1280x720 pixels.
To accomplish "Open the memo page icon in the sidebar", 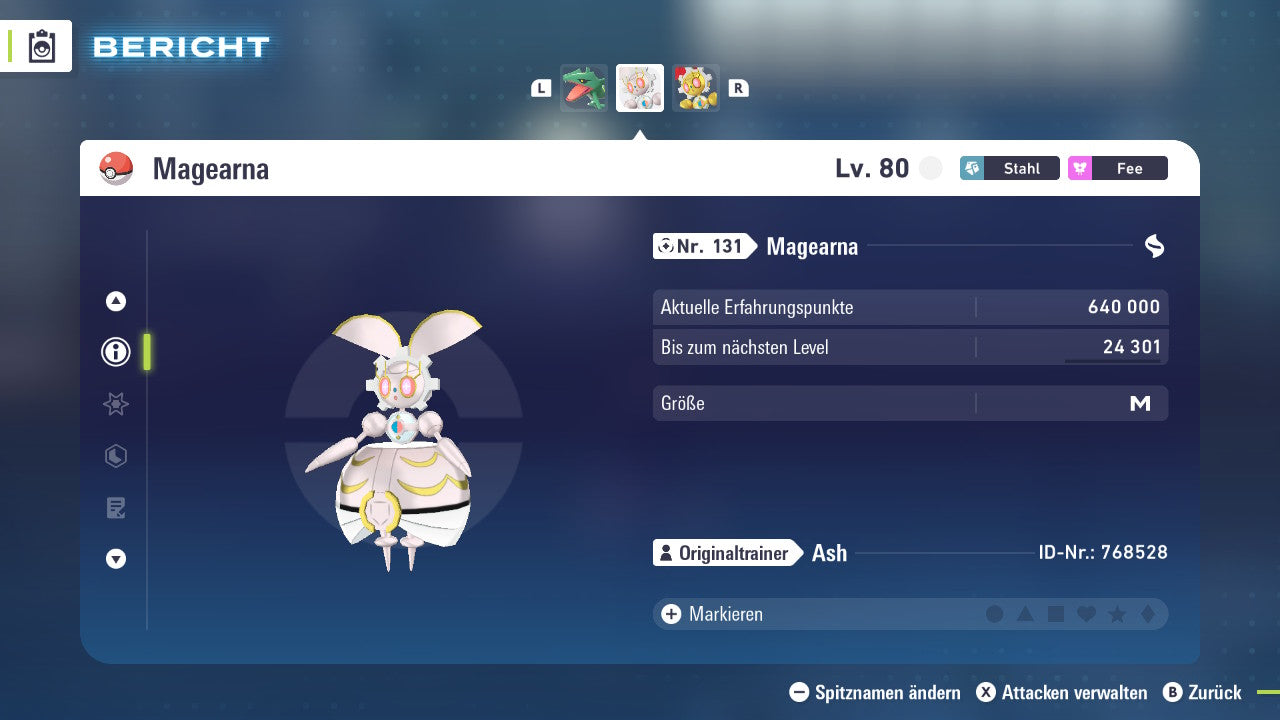I will coord(115,508).
